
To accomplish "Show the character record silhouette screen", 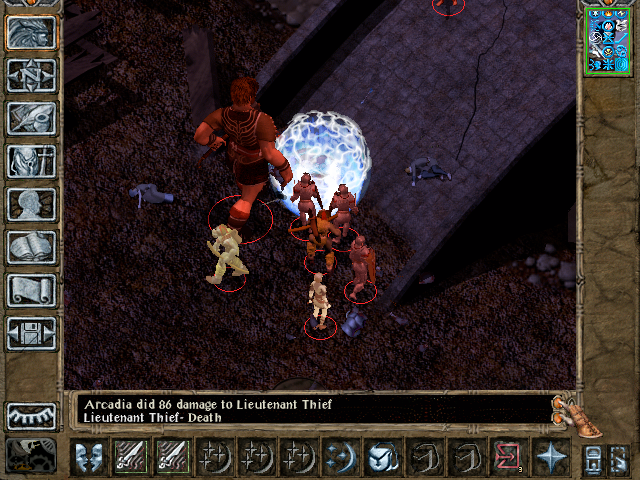I will click(32, 204).
